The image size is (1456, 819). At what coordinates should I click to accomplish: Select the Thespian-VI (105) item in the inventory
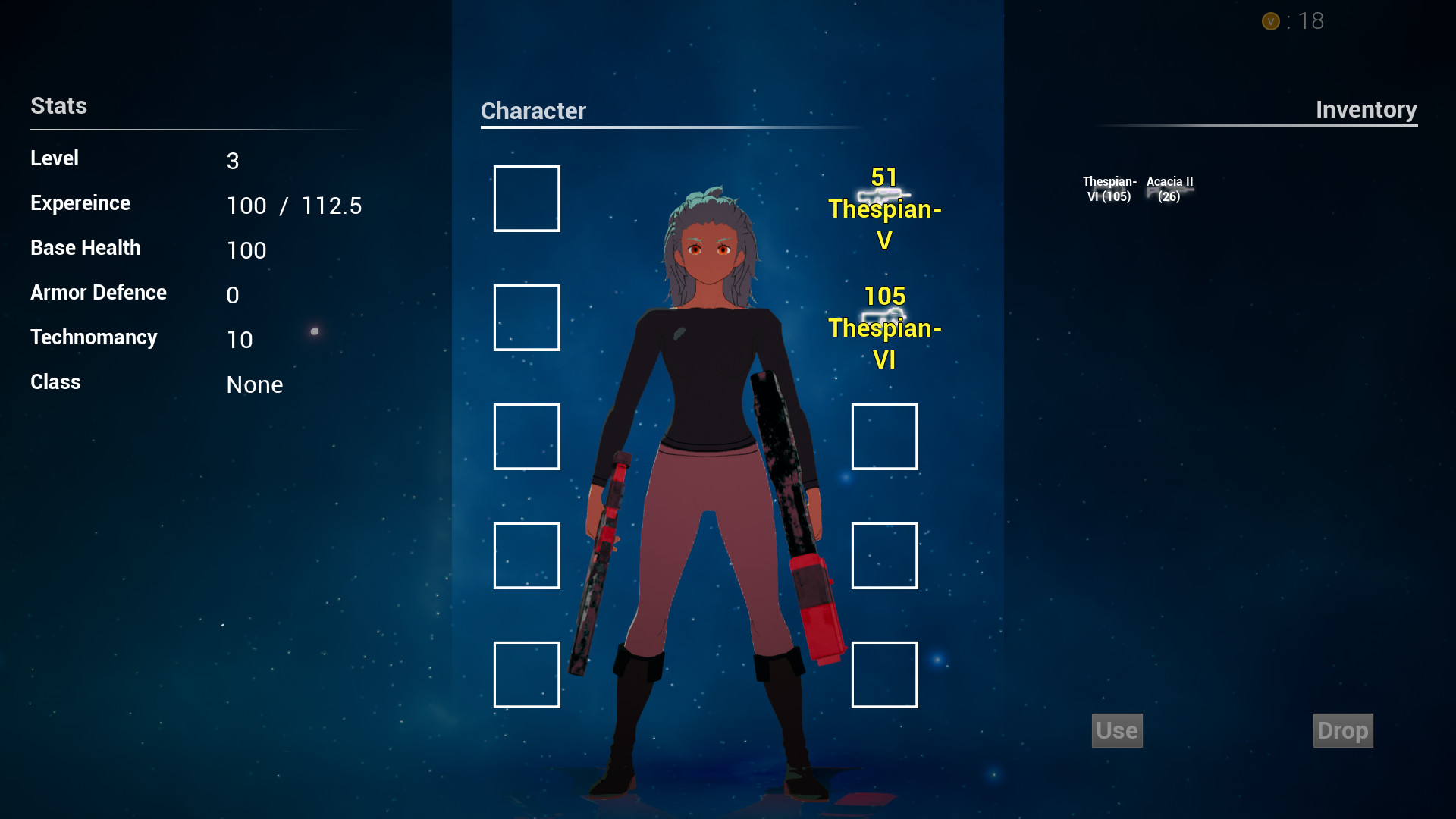click(1109, 188)
